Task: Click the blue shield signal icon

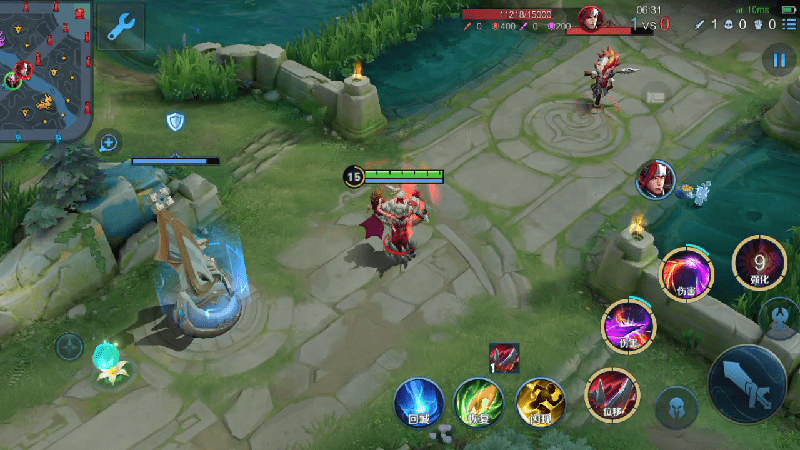Action: coord(176,122)
